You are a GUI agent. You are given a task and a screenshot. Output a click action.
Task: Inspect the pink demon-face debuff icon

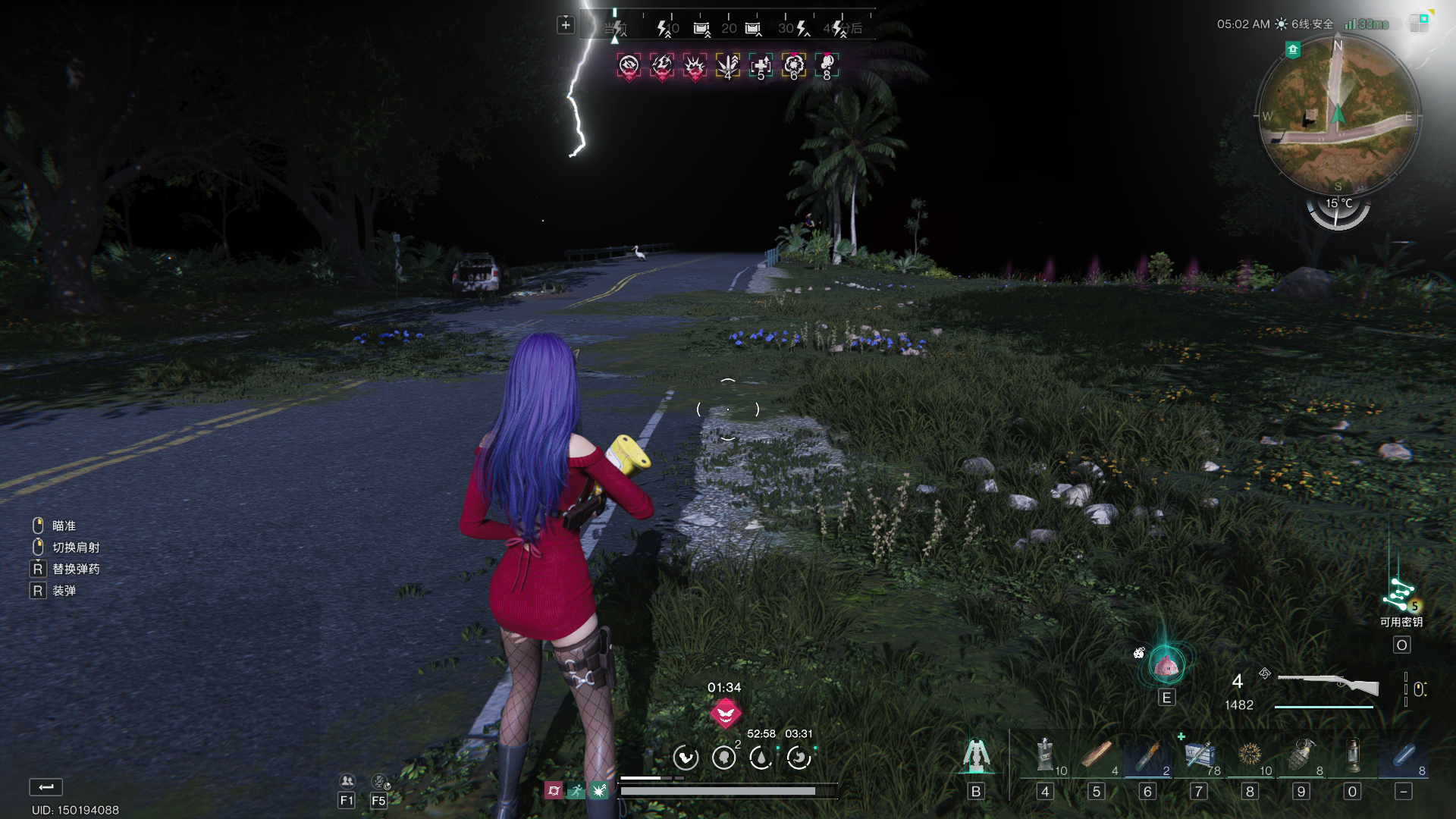(725, 713)
